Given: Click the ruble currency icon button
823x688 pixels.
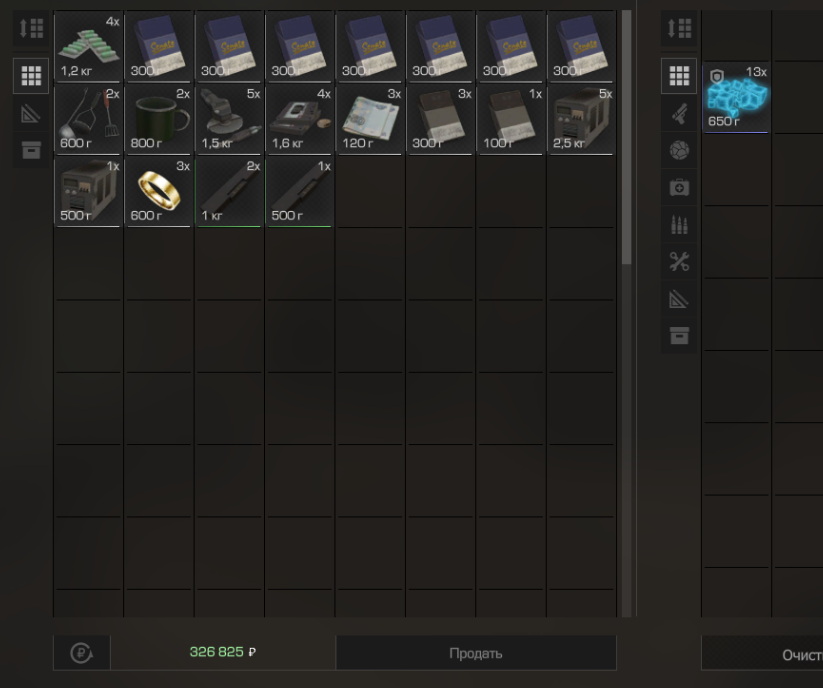Looking at the screenshot, I should click(x=81, y=653).
